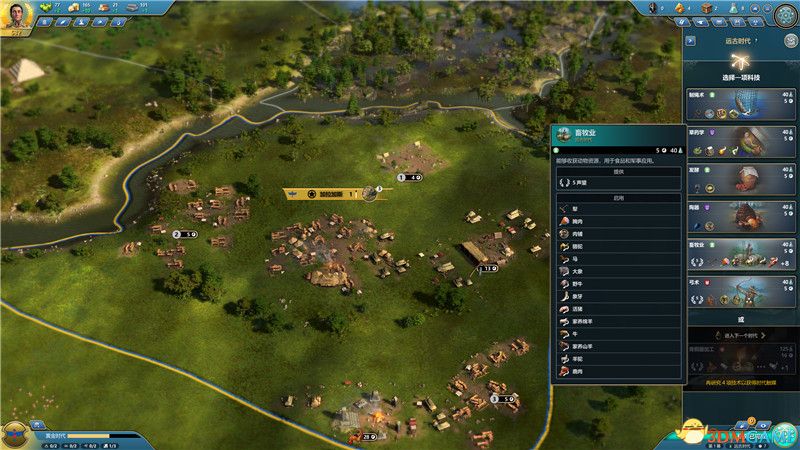
Task: Pick the 陶器 technology card
Action: click(741, 215)
